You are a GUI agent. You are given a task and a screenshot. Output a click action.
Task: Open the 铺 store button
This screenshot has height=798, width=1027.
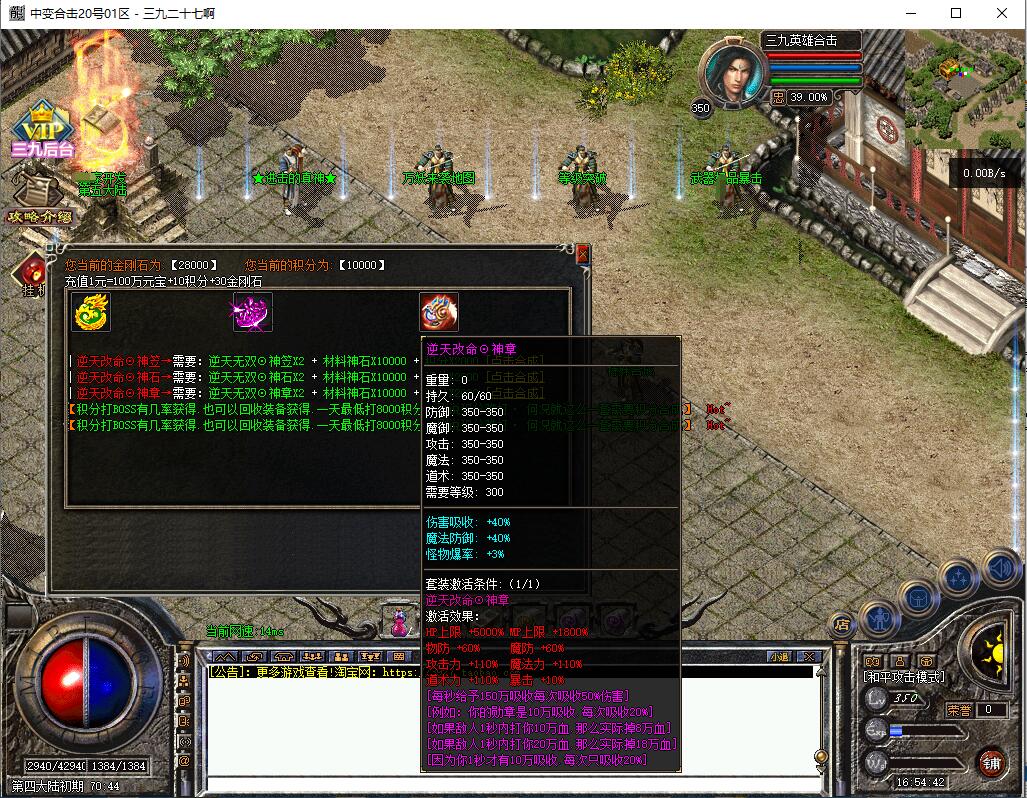991,762
